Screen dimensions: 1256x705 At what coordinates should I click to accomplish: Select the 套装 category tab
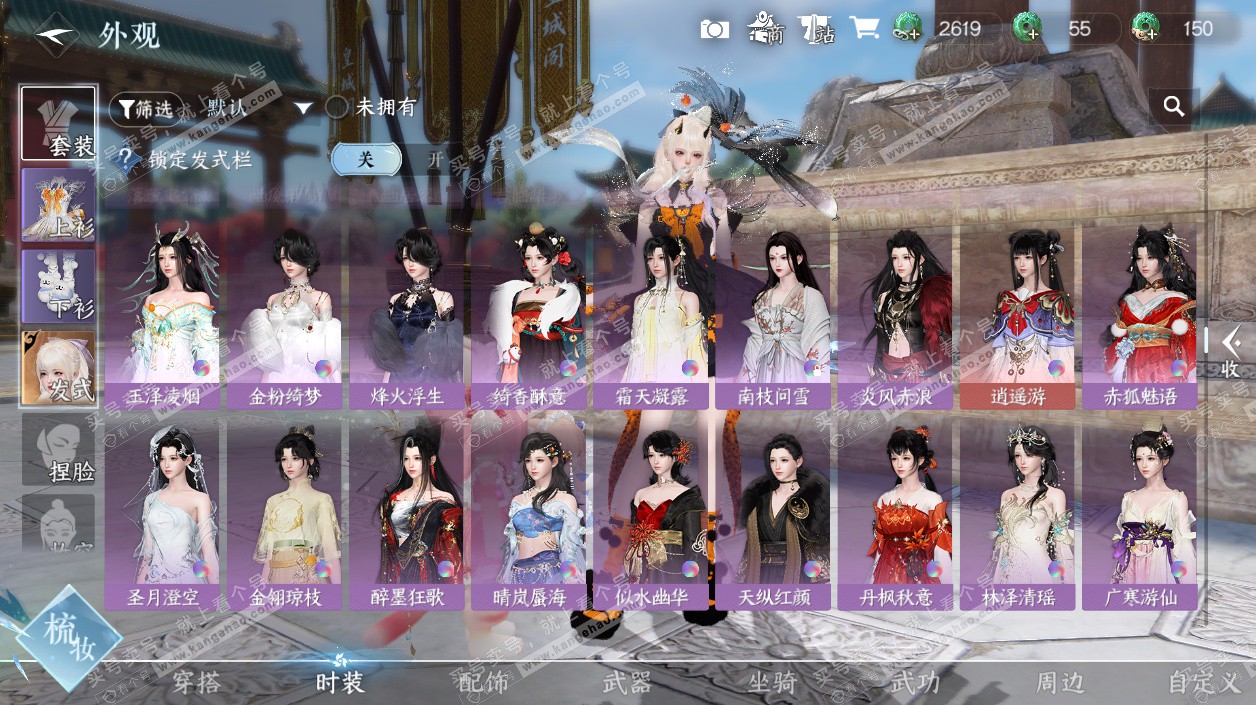pyautogui.click(x=59, y=124)
